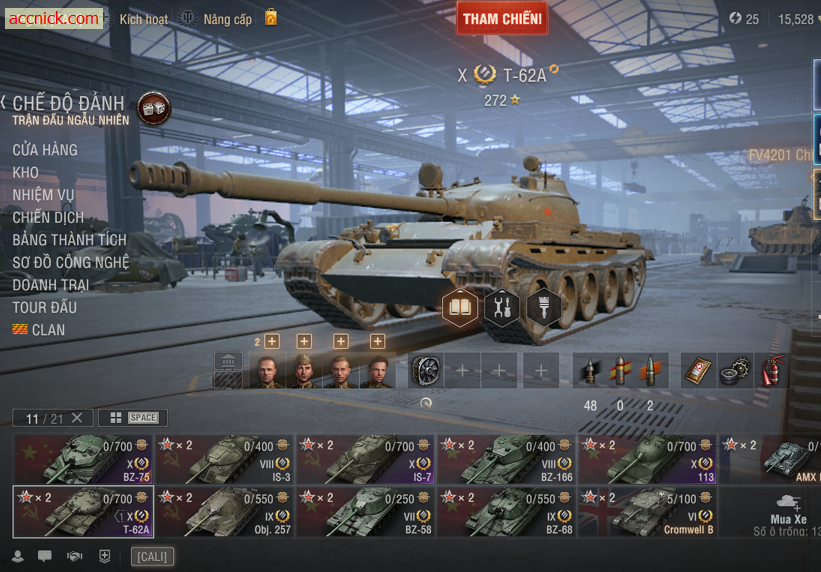Start battle with THAM CHIẾN! button
821x572 pixels.
tap(503, 18)
